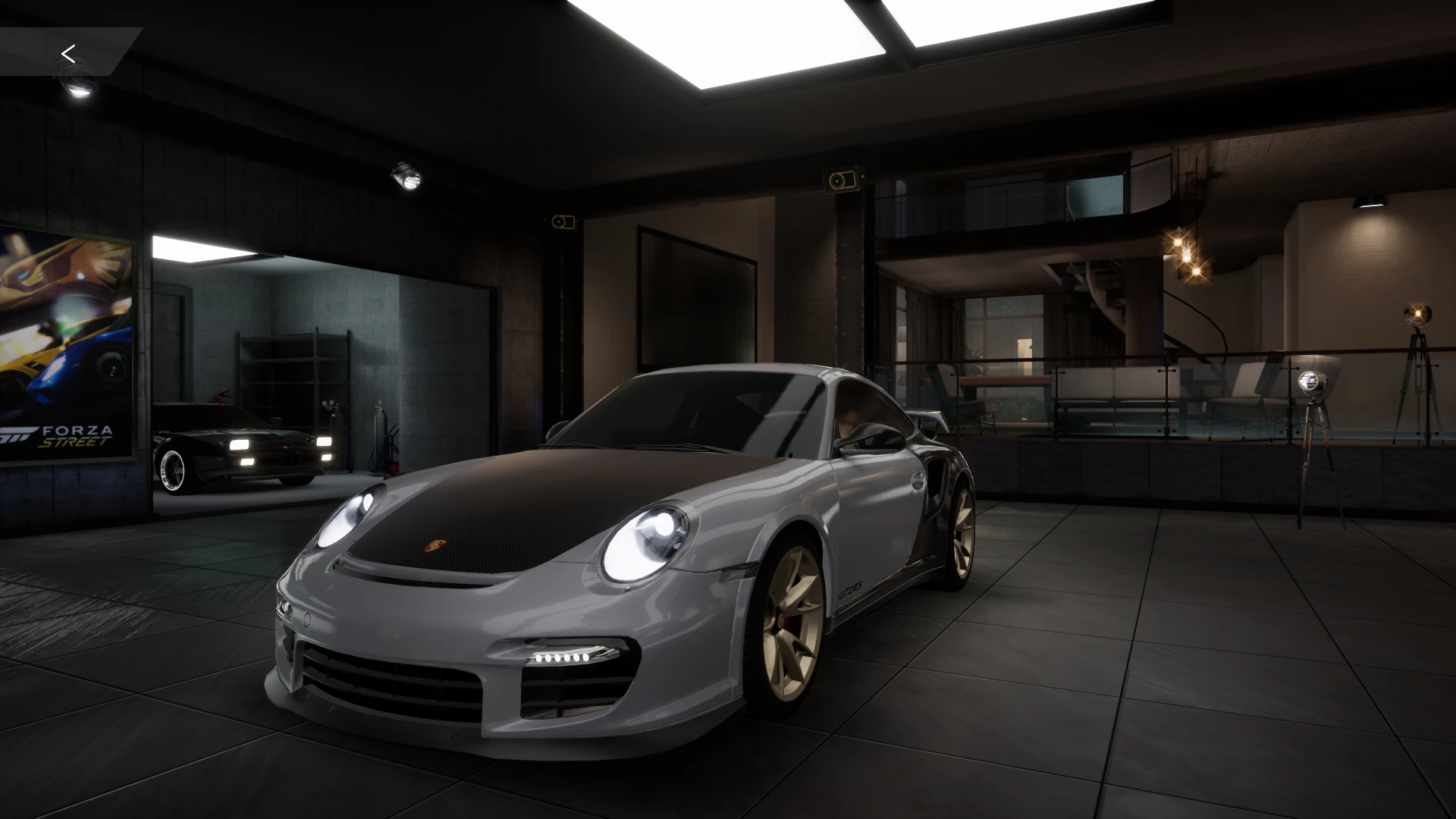Click the ceiling spotlight fixture
The height and width of the screenshot is (819, 1456).
pyautogui.click(x=406, y=176)
